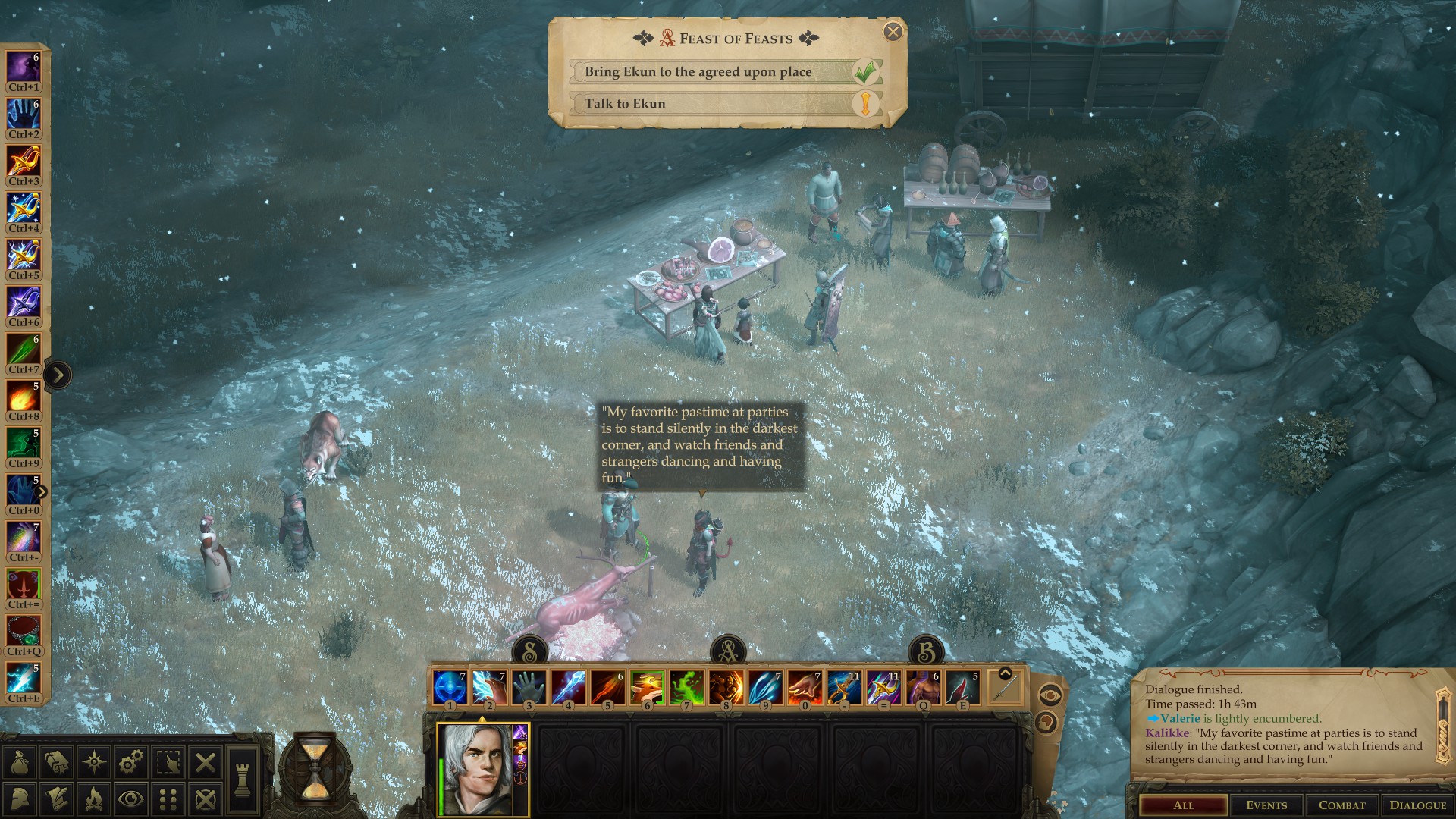Open the map compass star icon
1456x819 pixels.
[x=94, y=762]
